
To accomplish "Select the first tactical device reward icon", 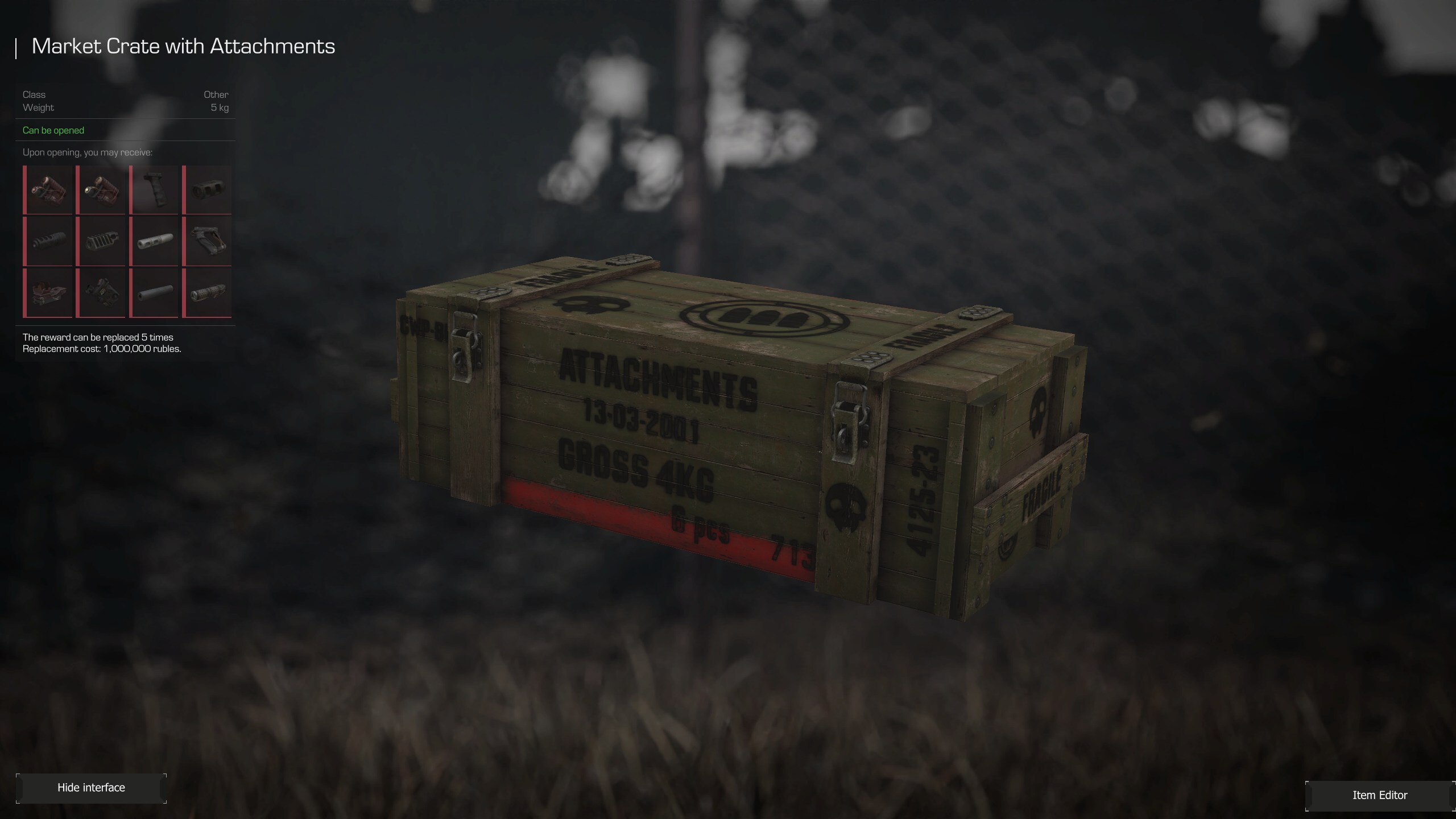I will pyautogui.click(x=48, y=189).
